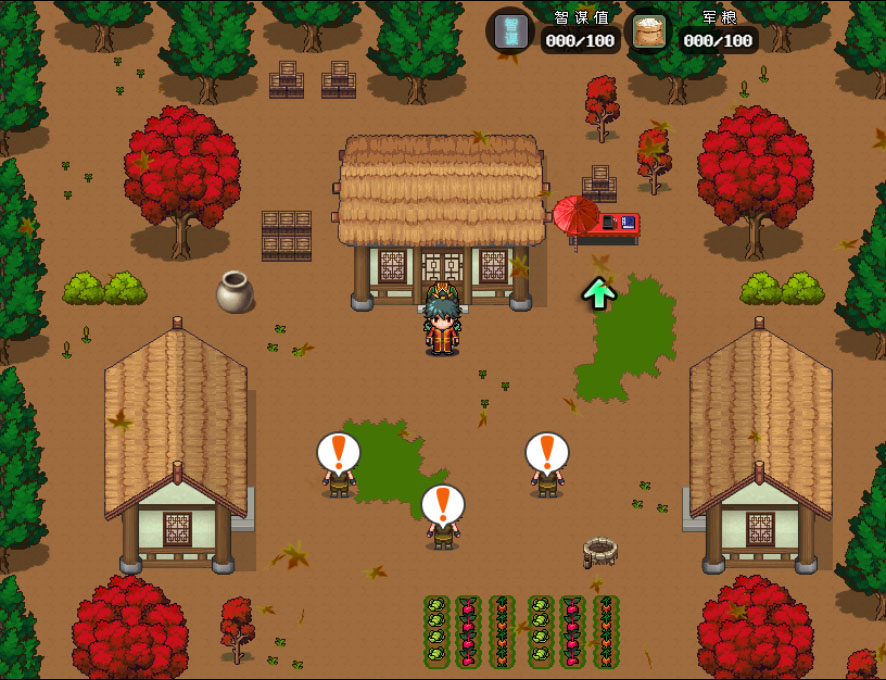886x680 pixels.
Task: Select the 军粮 grain sack icon
Action: [x=649, y=31]
